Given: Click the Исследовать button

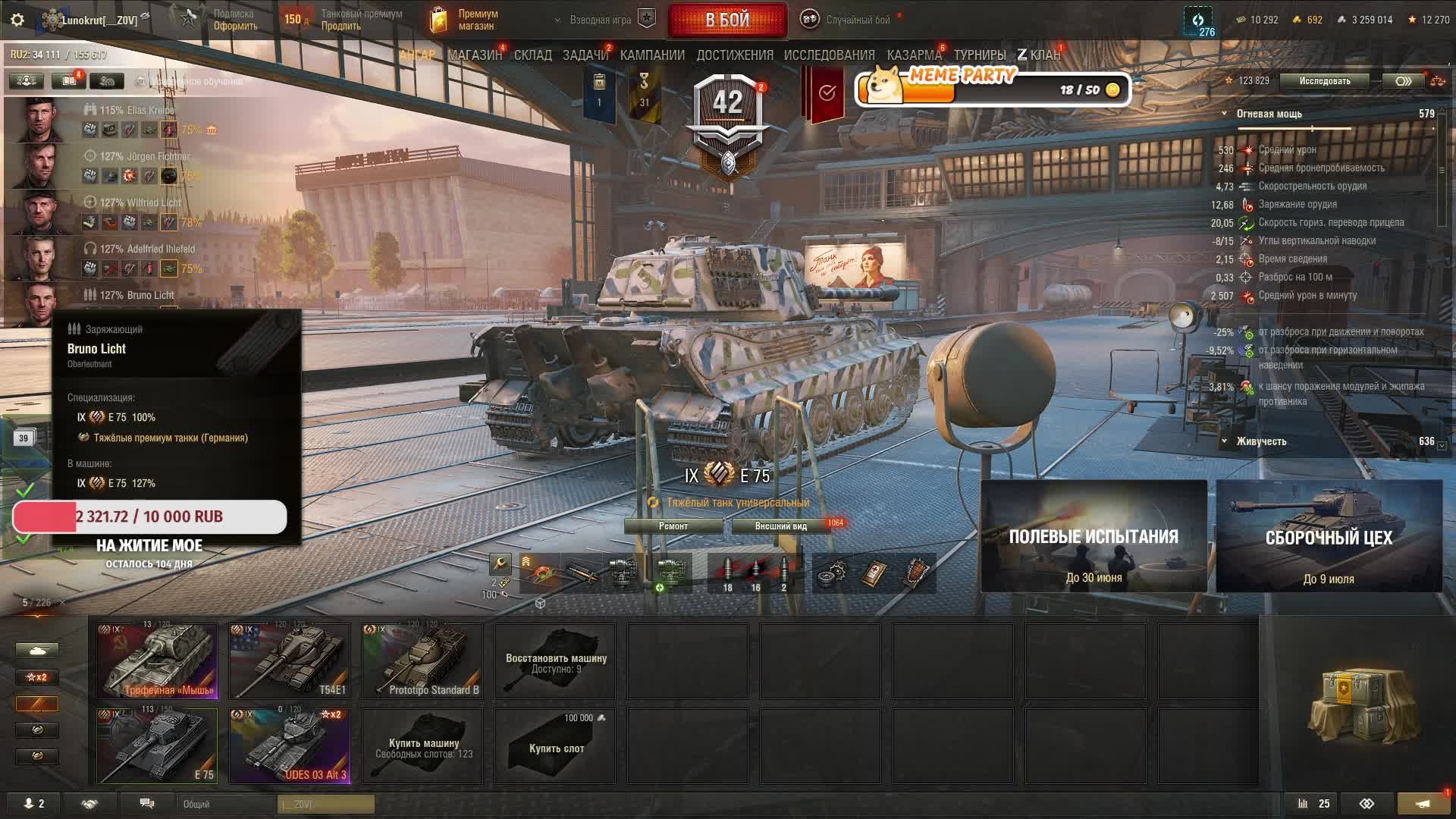Looking at the screenshot, I should coord(1324,81).
